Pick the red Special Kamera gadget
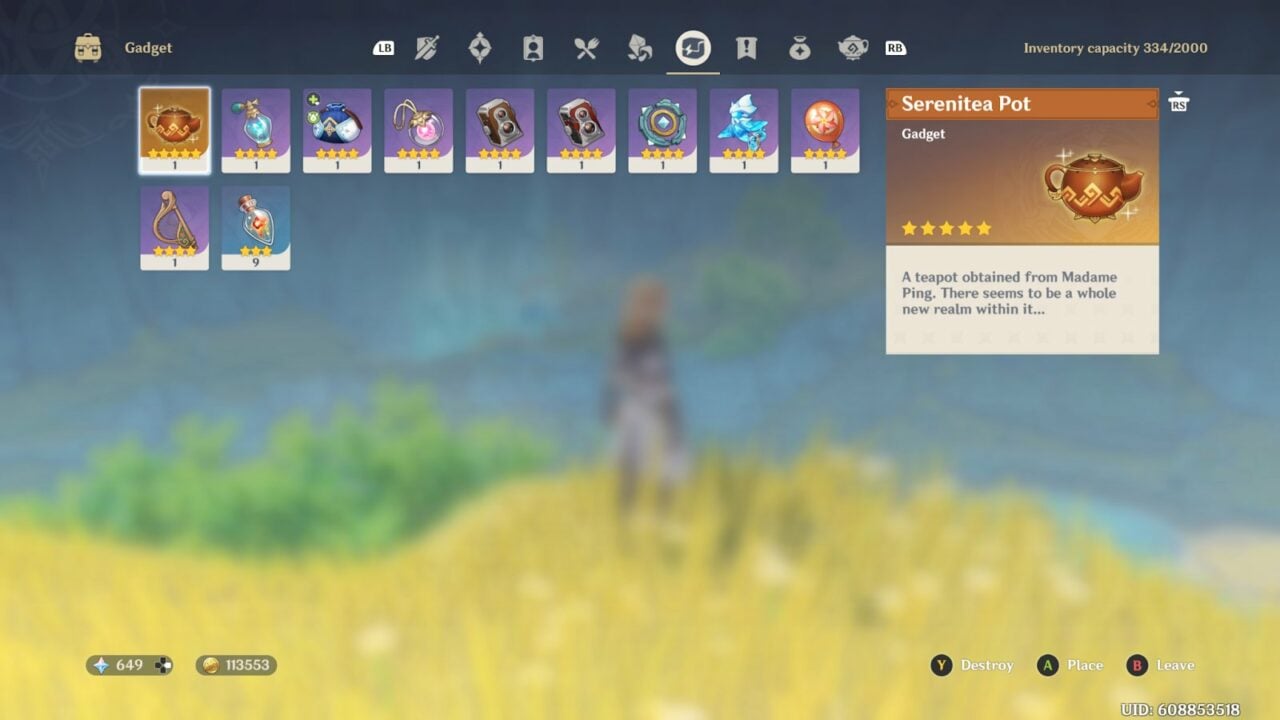The width and height of the screenshot is (1280, 720). click(x=581, y=130)
